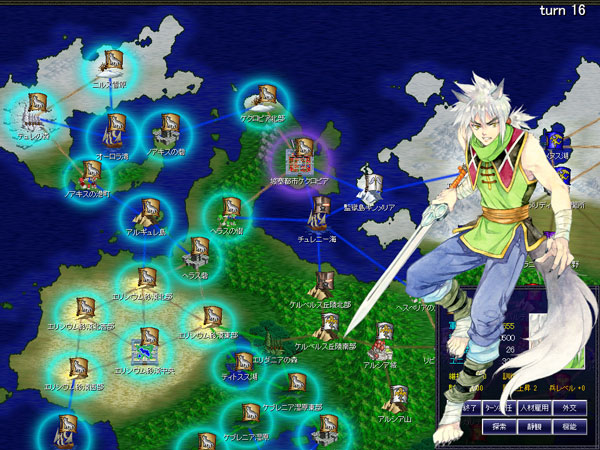Screen dimensions: 600x450
Task: Open the 外交 diplomacy command
Action: (573, 408)
